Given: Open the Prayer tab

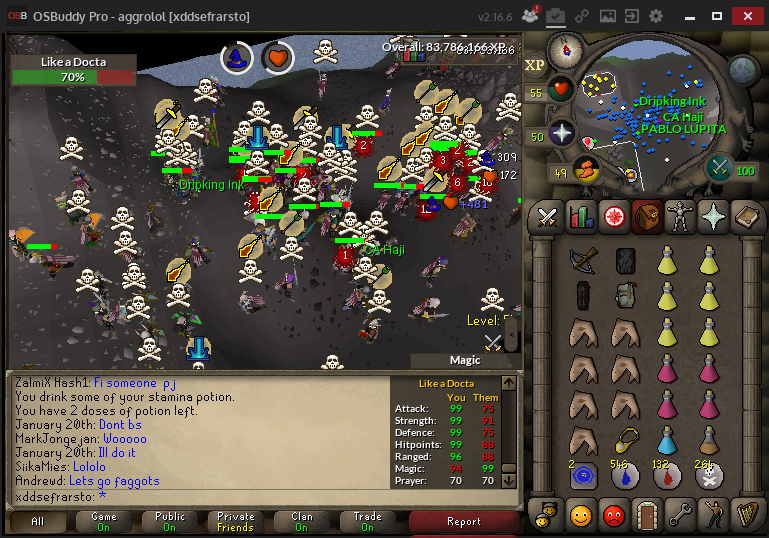Looking at the screenshot, I should click(713, 215).
